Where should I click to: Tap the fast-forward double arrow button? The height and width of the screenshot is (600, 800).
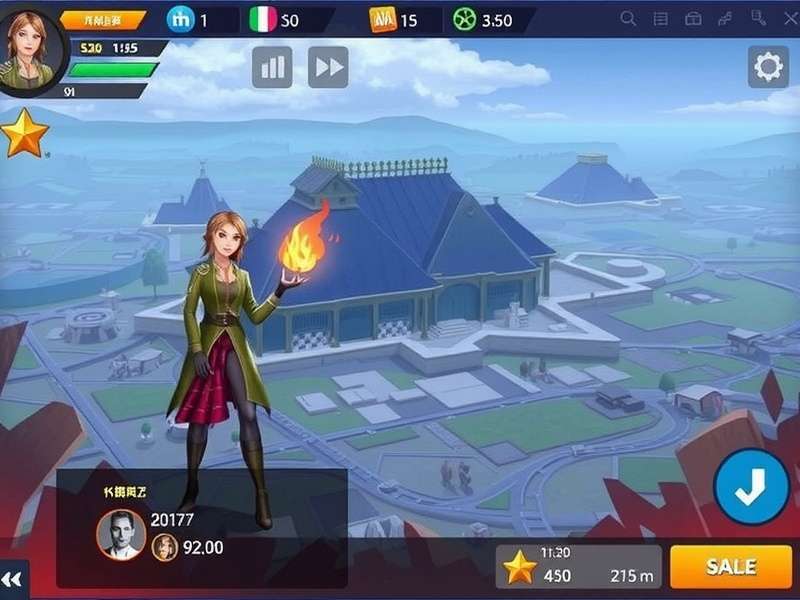[328, 67]
